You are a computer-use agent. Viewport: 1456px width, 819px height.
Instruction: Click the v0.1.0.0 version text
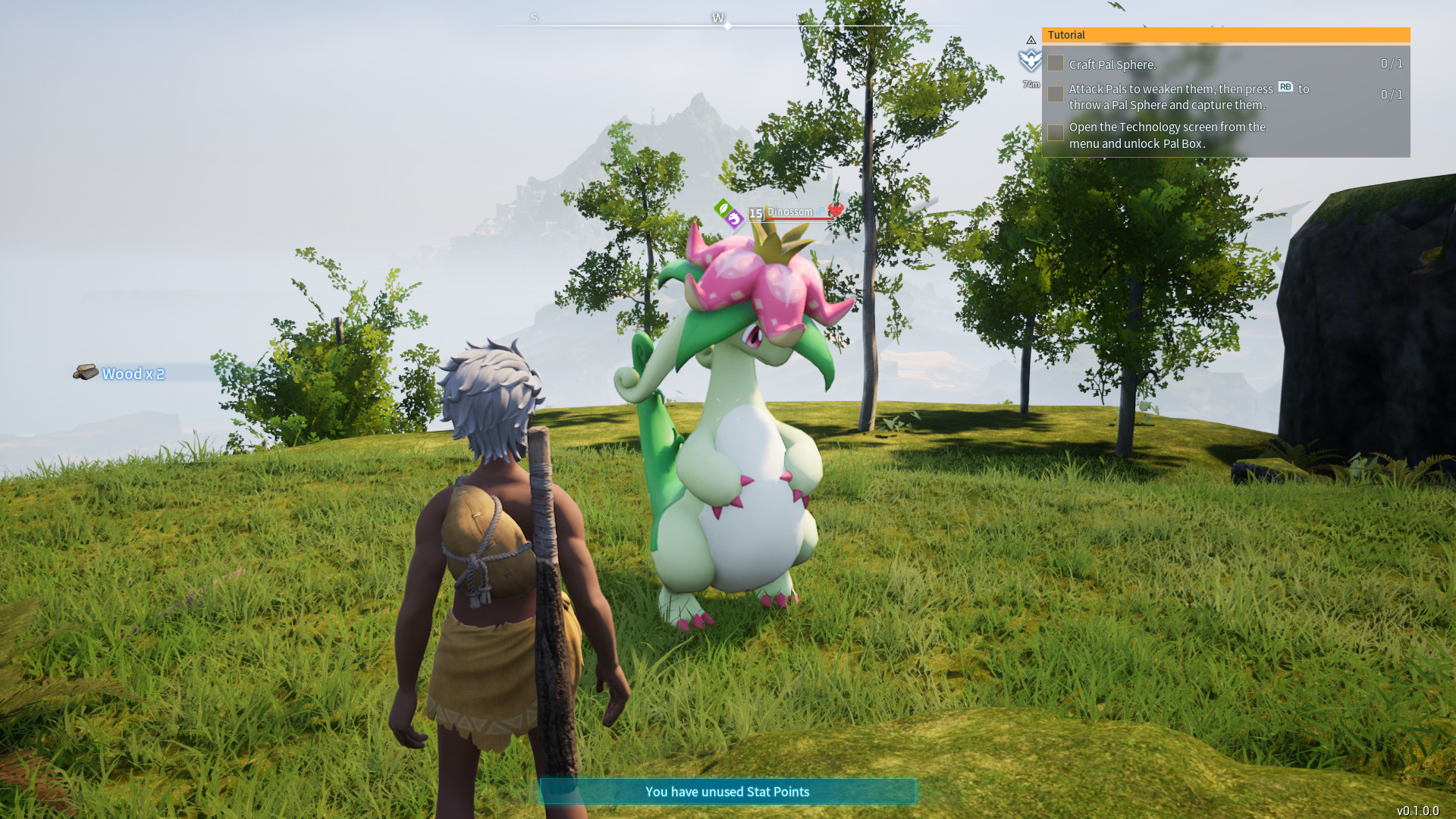1417,809
